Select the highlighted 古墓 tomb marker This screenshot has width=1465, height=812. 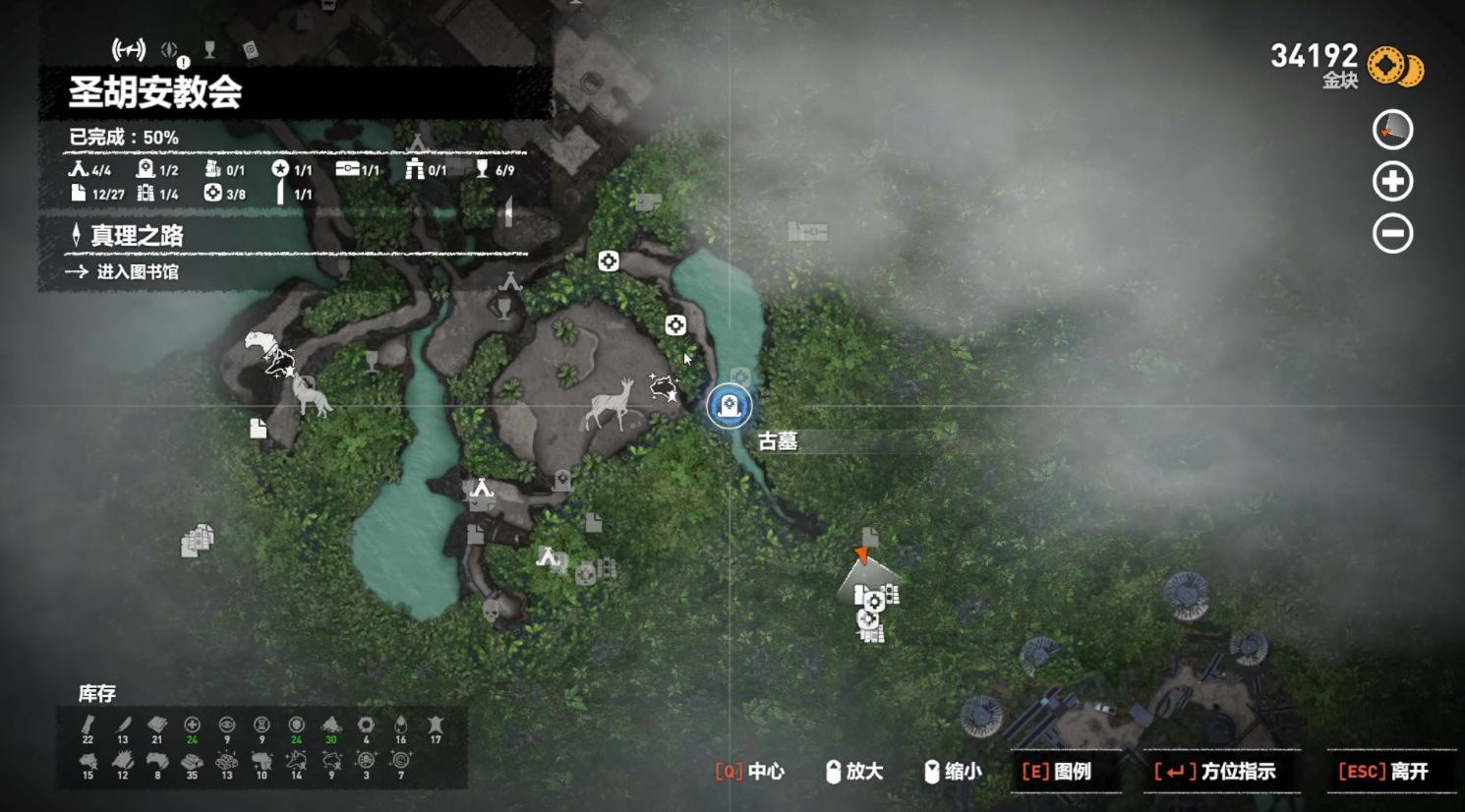click(x=729, y=406)
